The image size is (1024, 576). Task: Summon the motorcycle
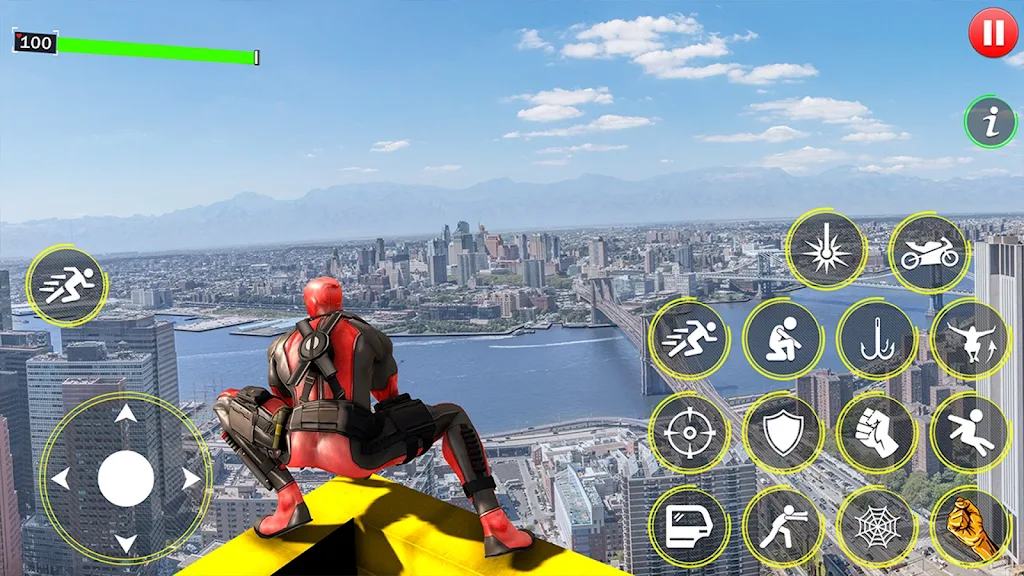click(929, 253)
